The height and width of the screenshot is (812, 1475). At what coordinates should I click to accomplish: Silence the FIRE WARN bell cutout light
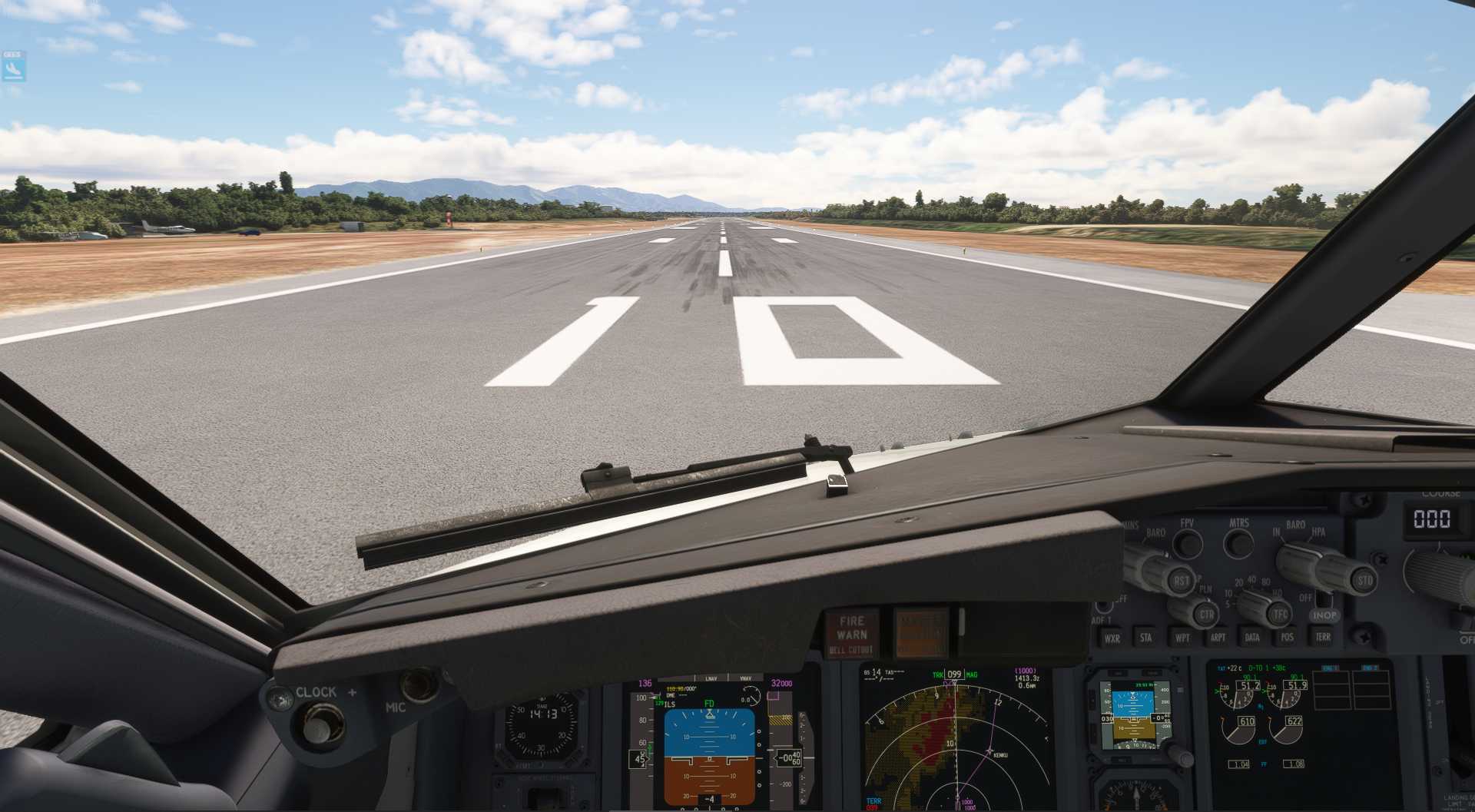pos(851,635)
